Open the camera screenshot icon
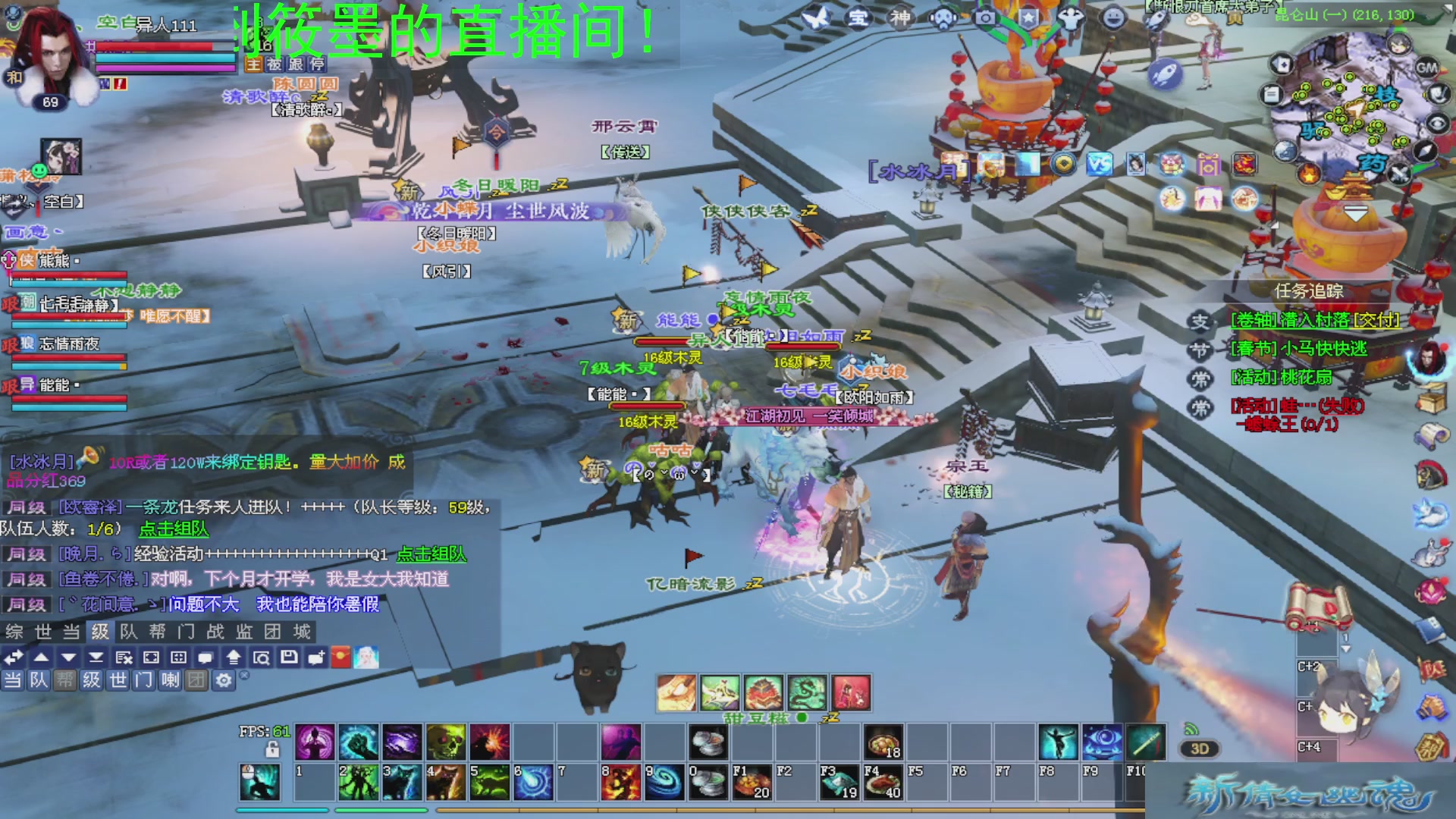This screenshot has width=1456, height=819. 985,17
